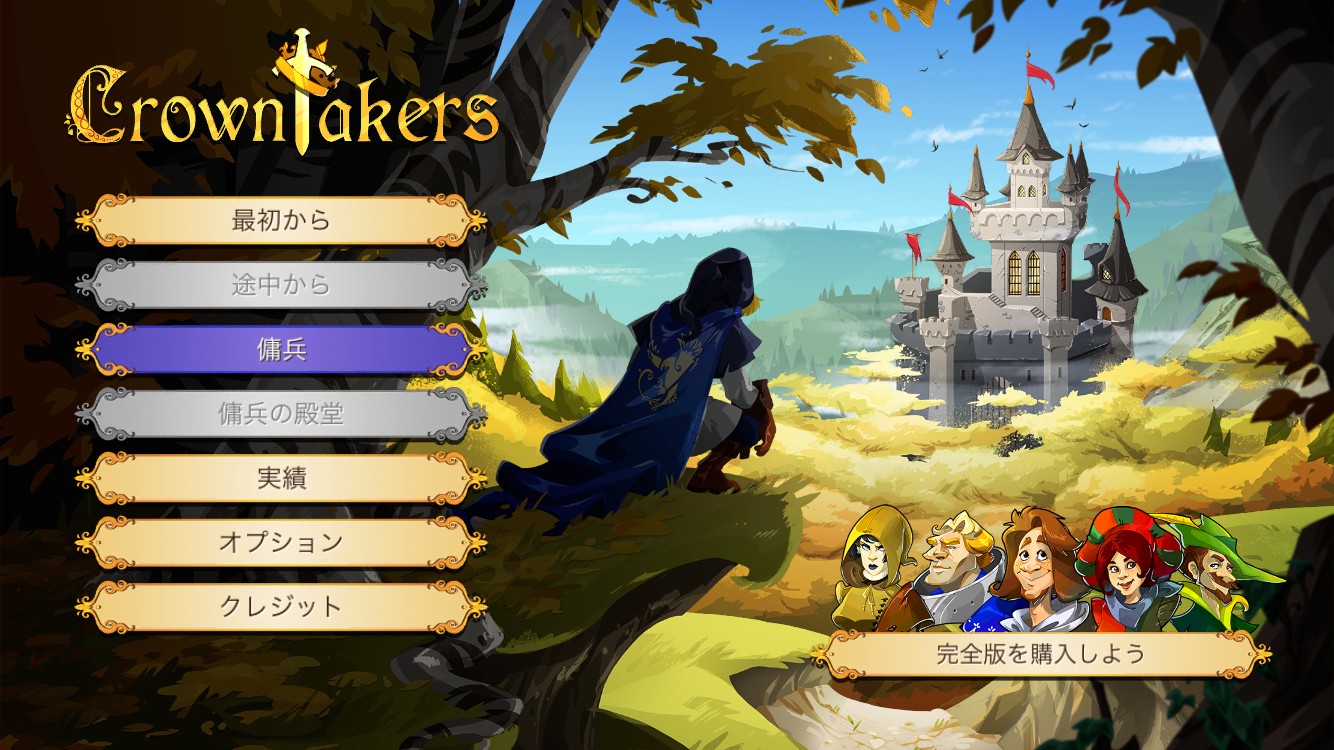Open the highlighted 傭兵 mercenary menu

tap(281, 350)
